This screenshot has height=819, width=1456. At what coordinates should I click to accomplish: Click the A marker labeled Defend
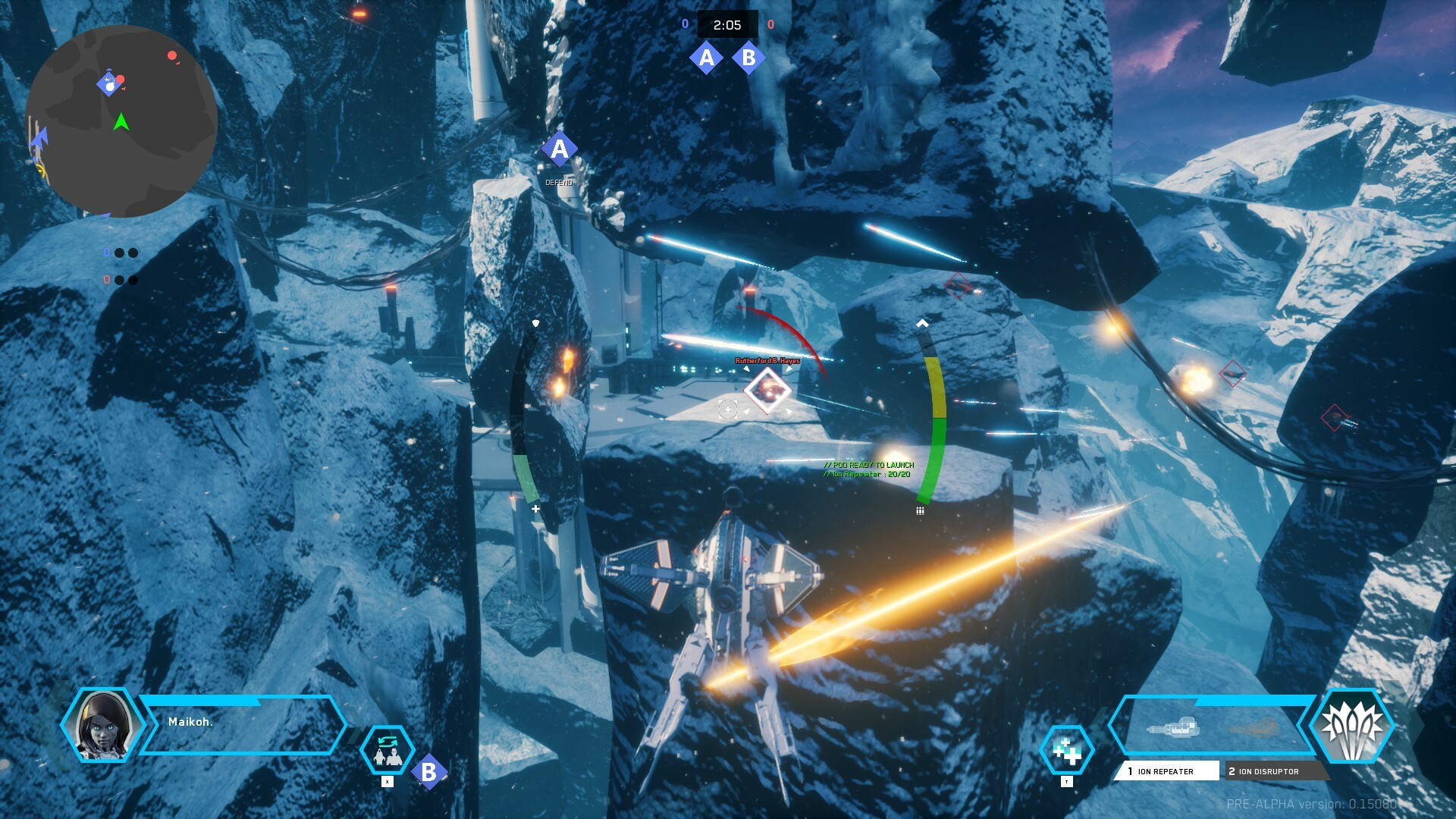click(559, 149)
